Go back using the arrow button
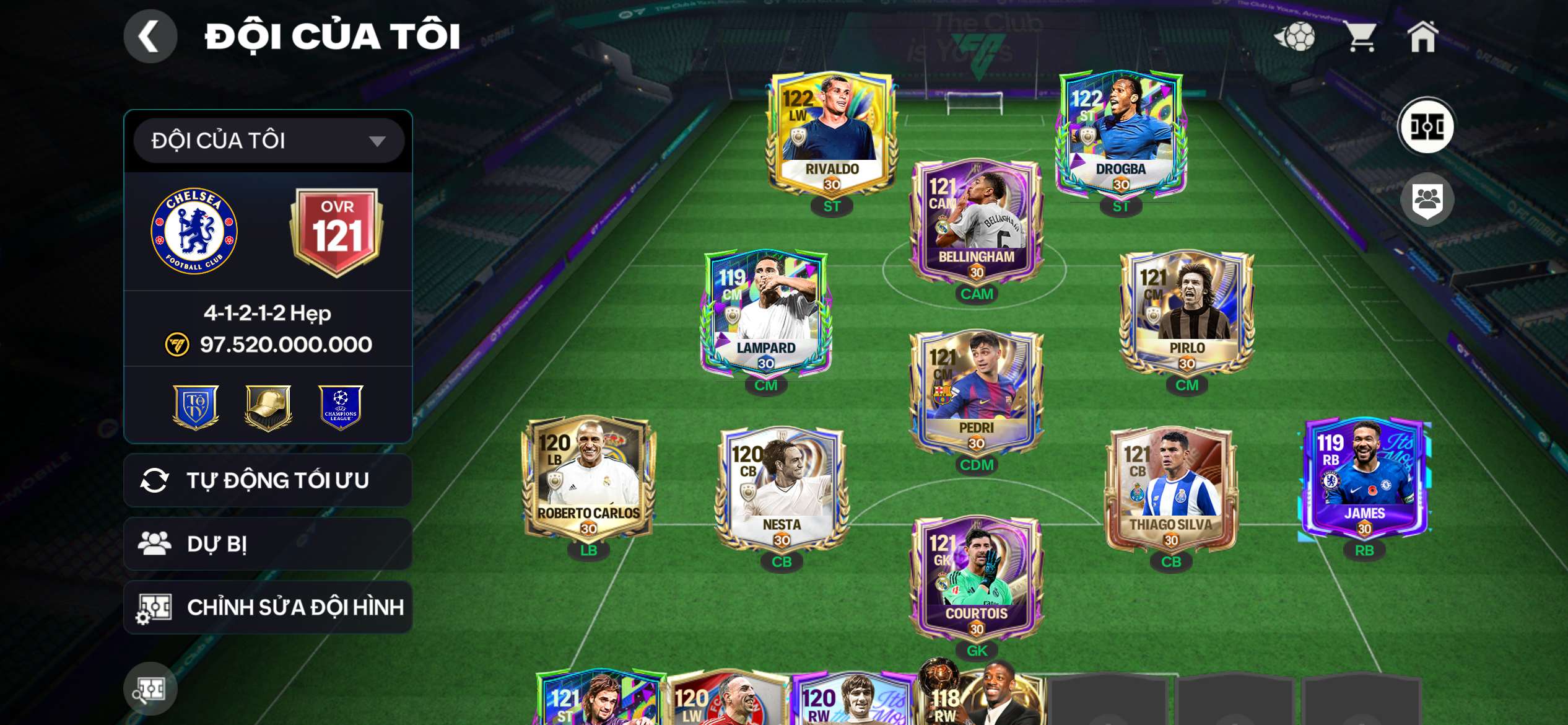Screen dimensions: 1568x725 pyautogui.click(x=150, y=37)
